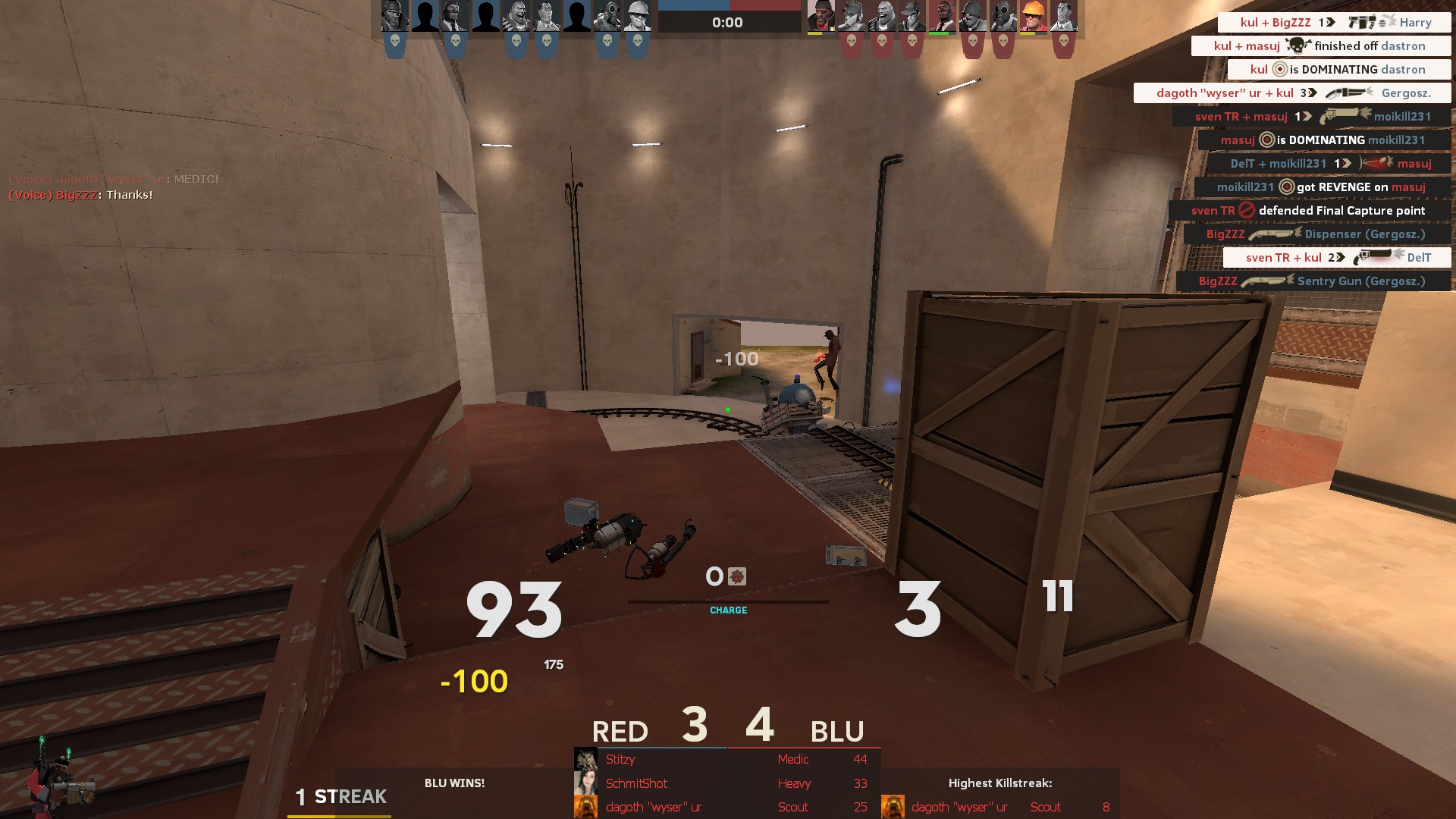The image size is (1456, 819).
Task: Select the "defended Final Capture point" feed entry
Action: 1309,211
